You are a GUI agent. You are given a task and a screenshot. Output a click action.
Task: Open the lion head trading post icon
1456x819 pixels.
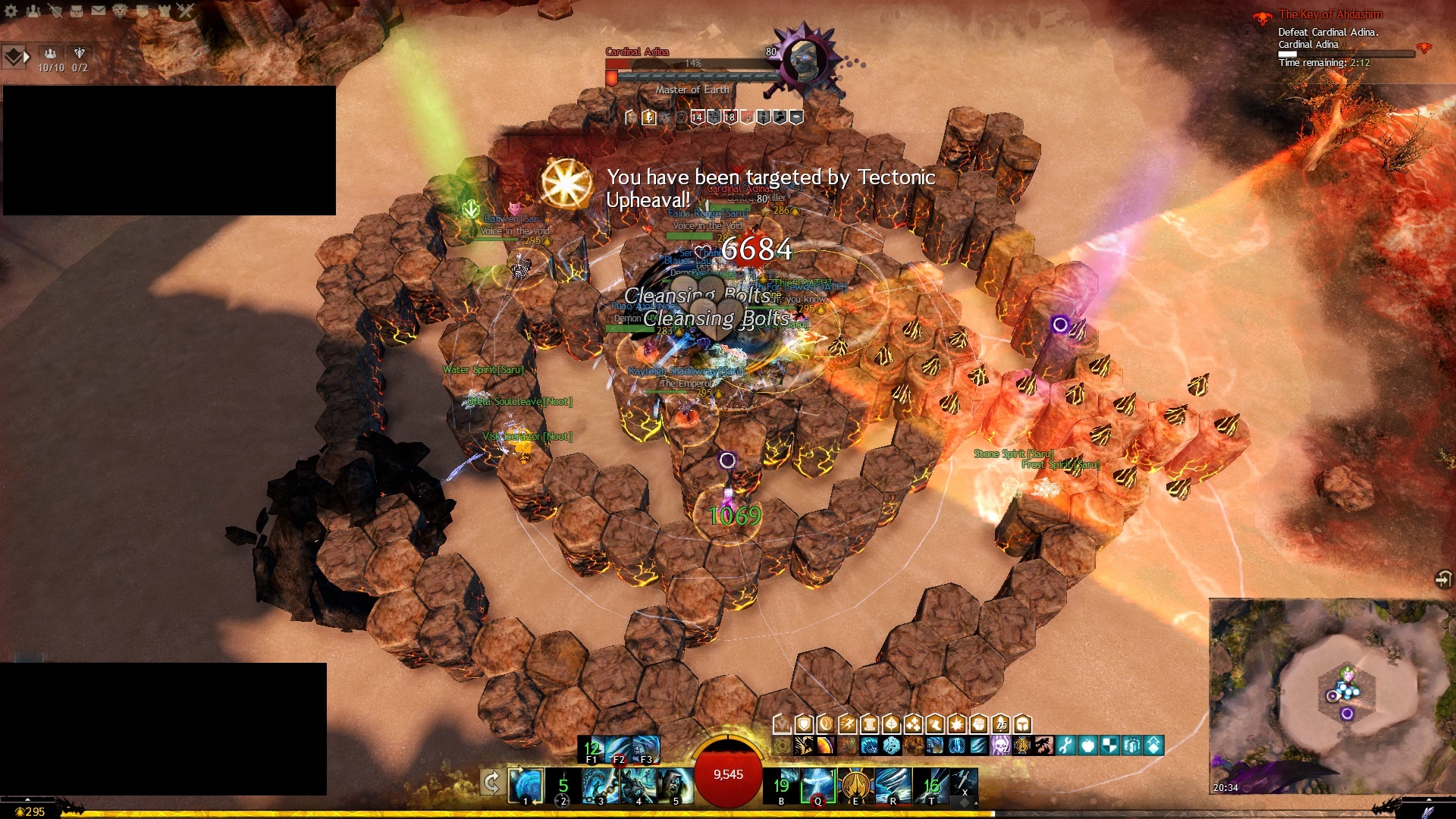coord(120,11)
